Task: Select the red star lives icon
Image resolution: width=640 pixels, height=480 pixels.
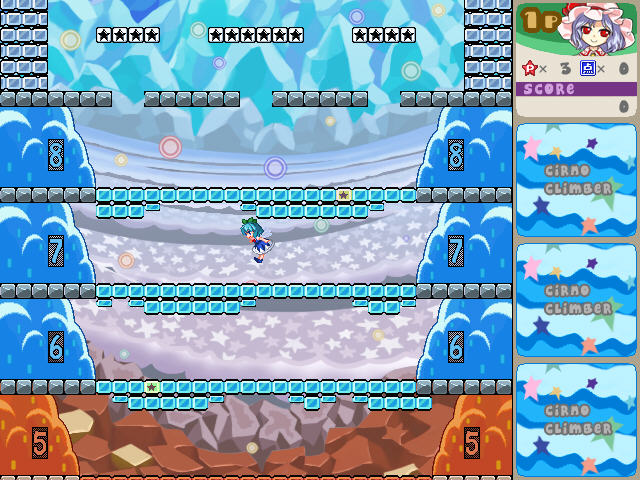Action: click(529, 68)
